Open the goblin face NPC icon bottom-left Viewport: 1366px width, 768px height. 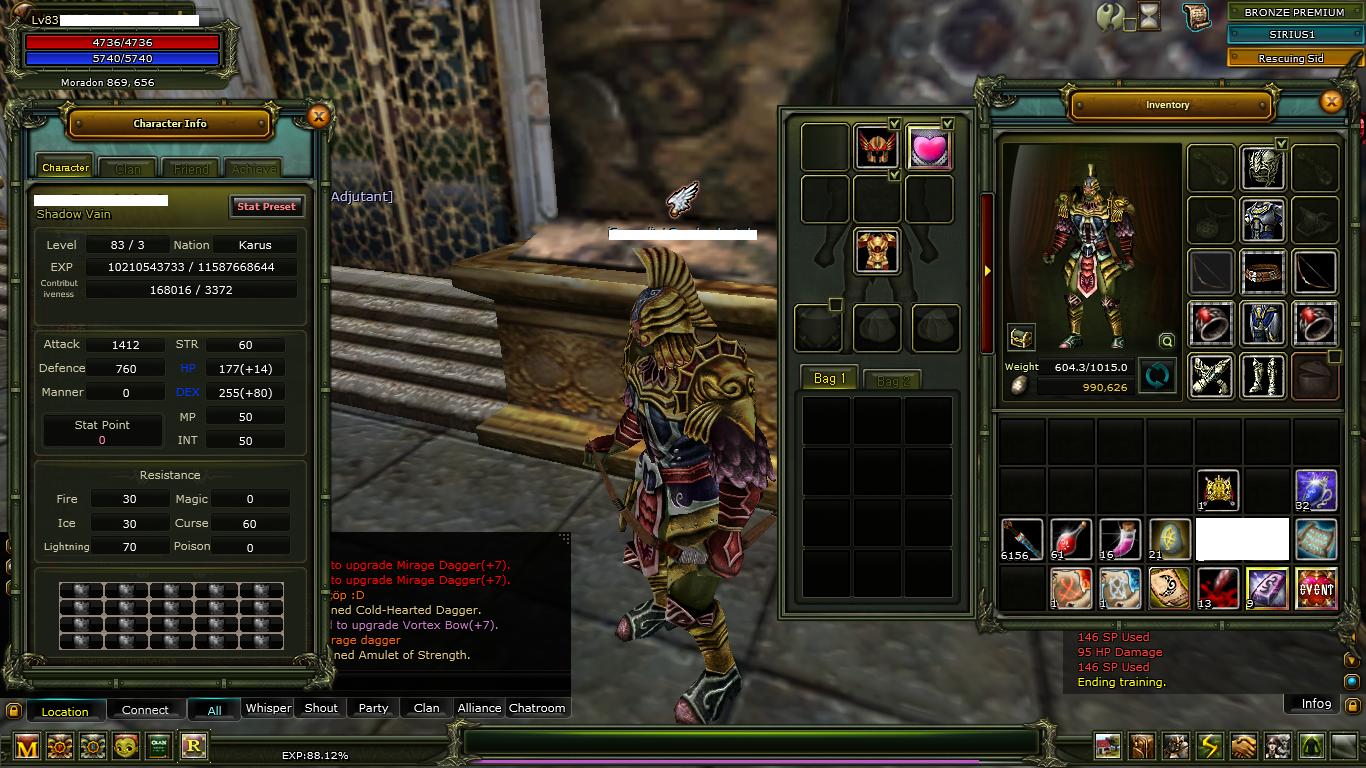[x=126, y=746]
